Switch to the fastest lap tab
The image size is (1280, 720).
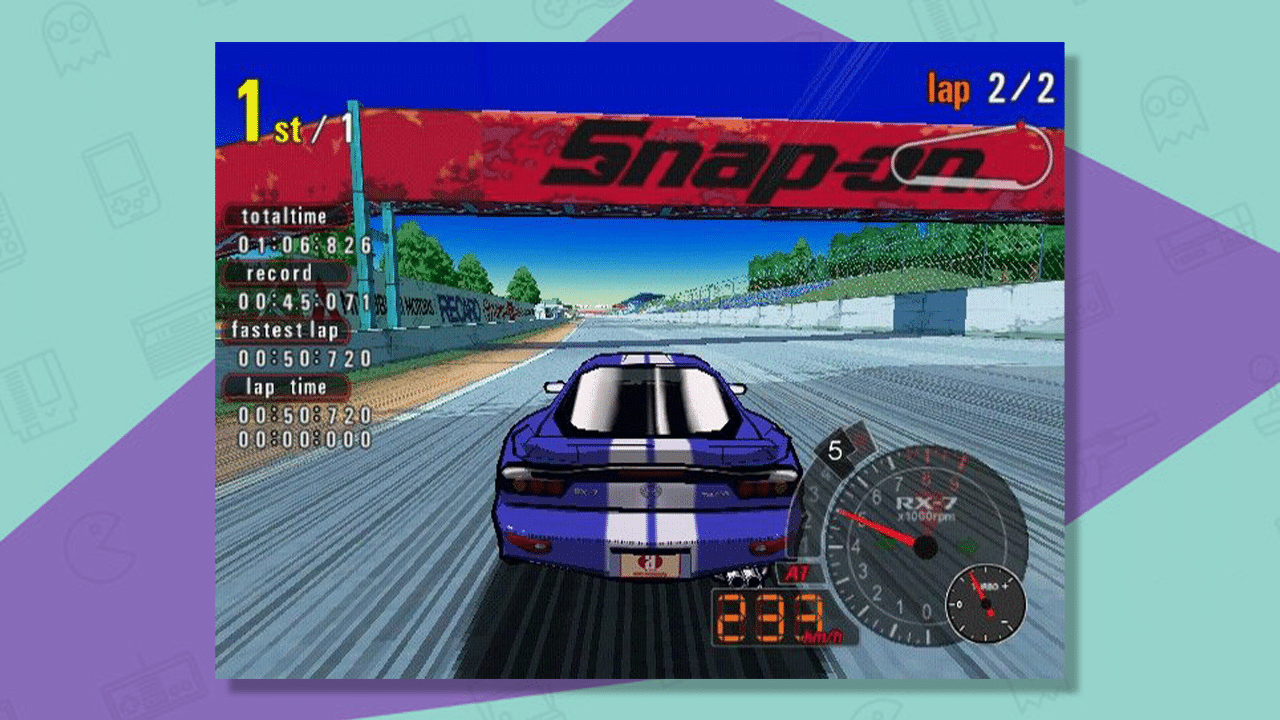click(283, 329)
